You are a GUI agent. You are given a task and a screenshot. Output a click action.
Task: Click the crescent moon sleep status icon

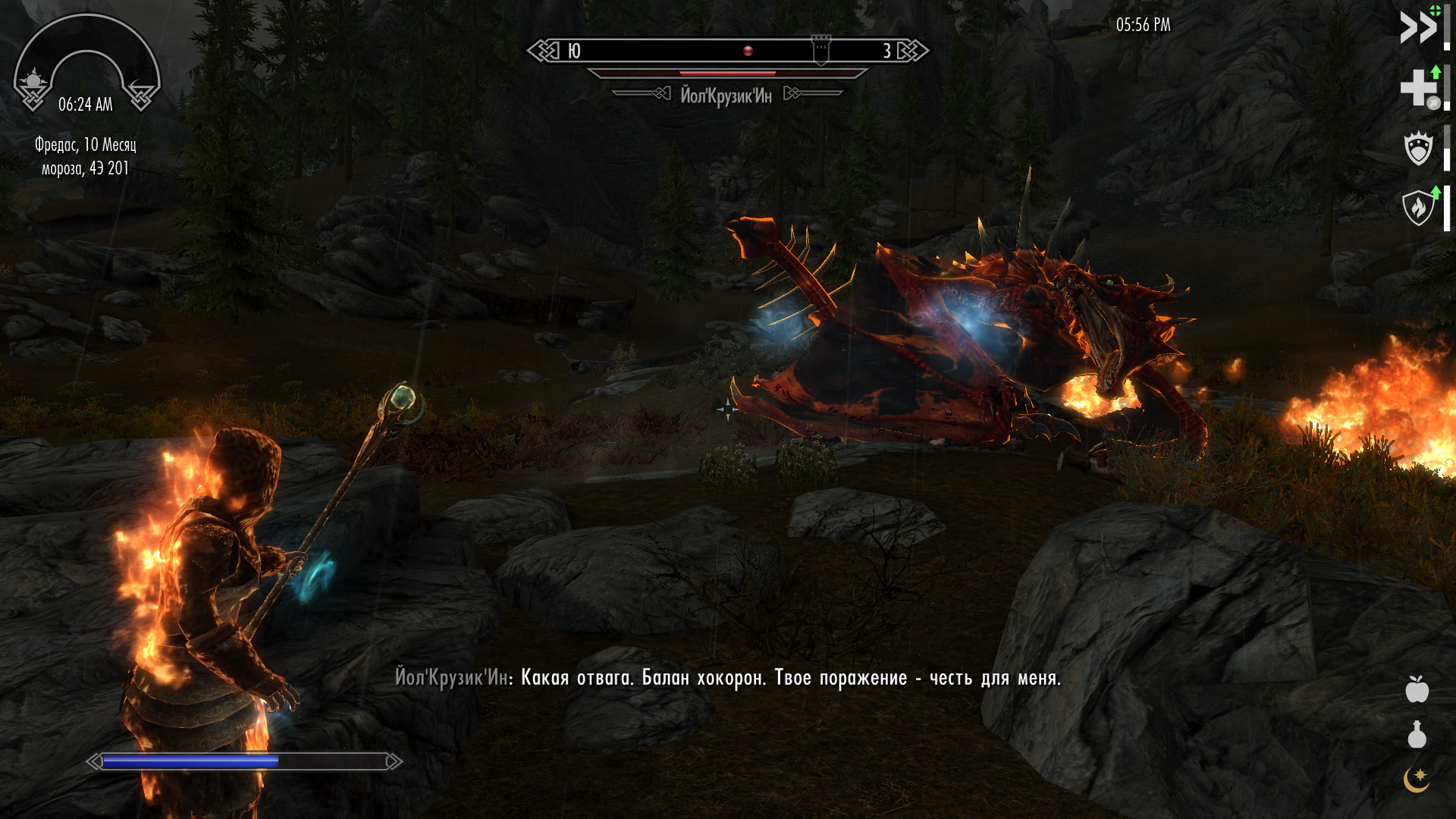1416,780
